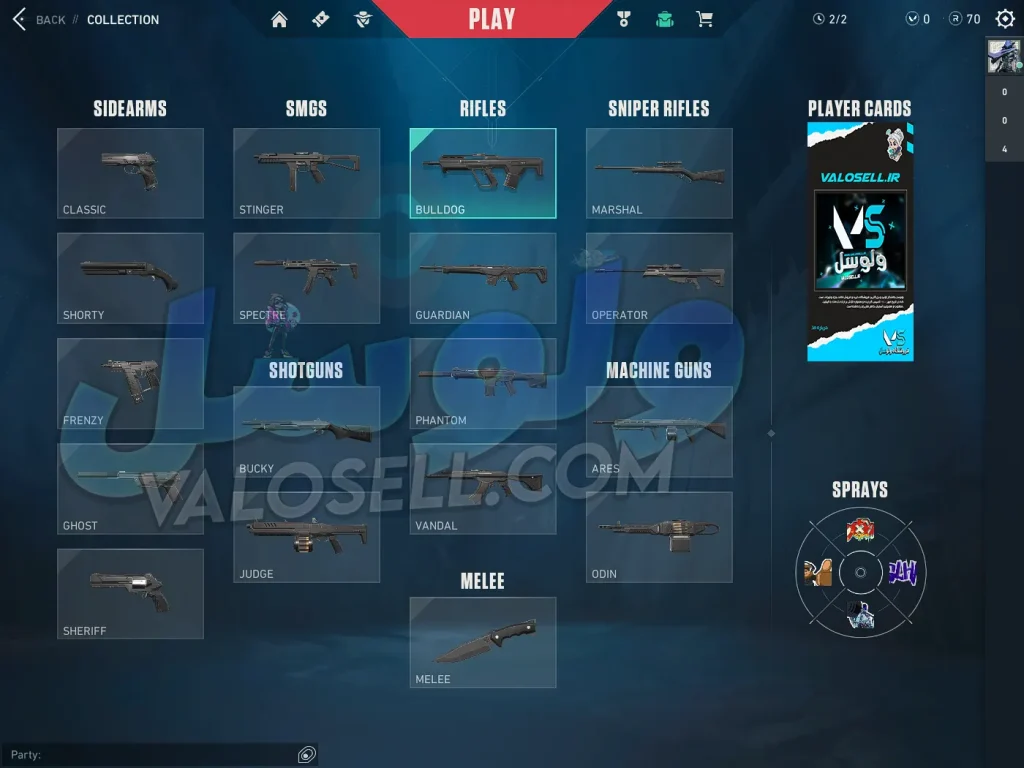
Task: Open the home screen icon
Action: [x=279, y=19]
